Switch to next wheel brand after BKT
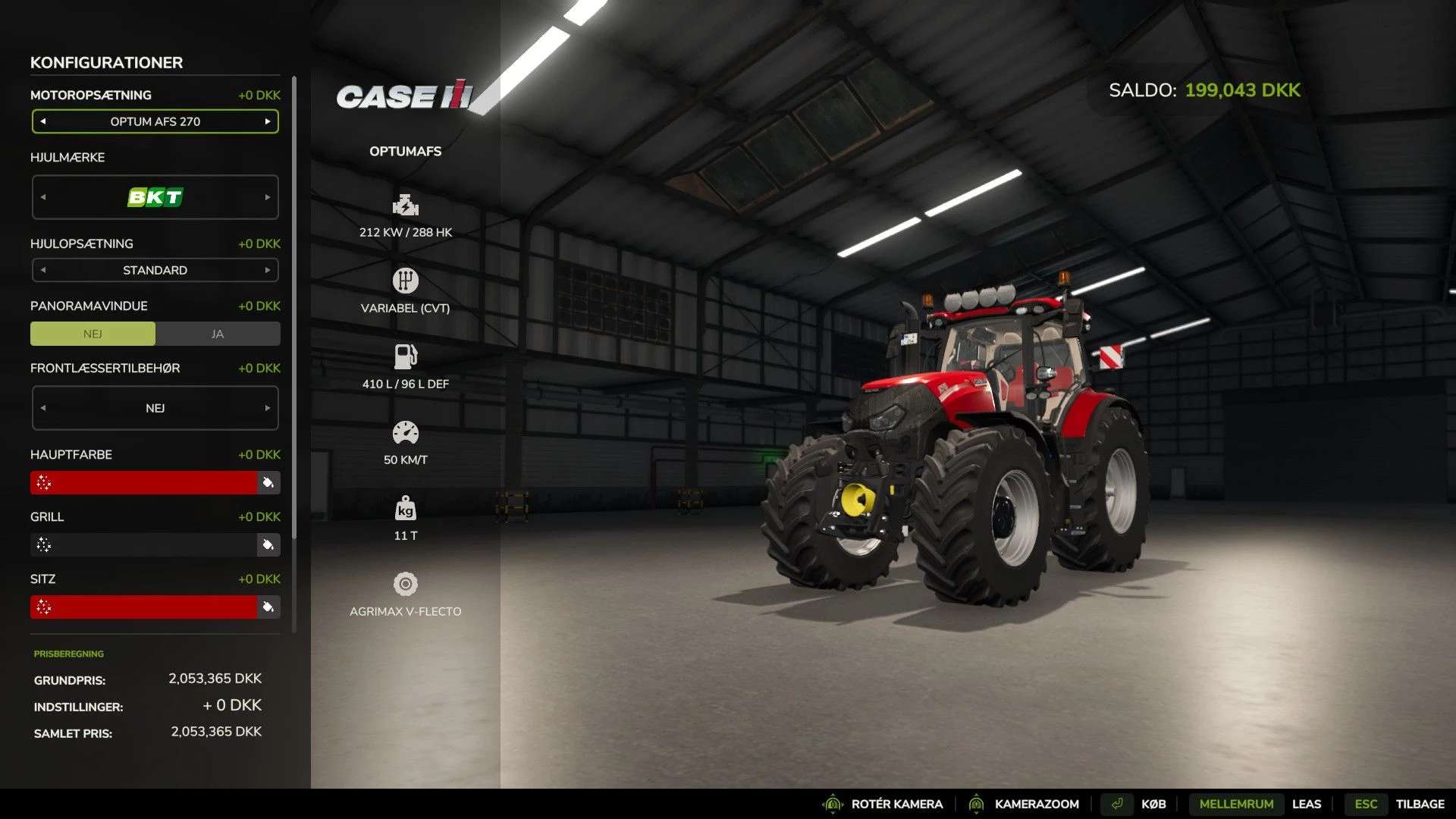This screenshot has width=1456, height=819. [x=268, y=197]
